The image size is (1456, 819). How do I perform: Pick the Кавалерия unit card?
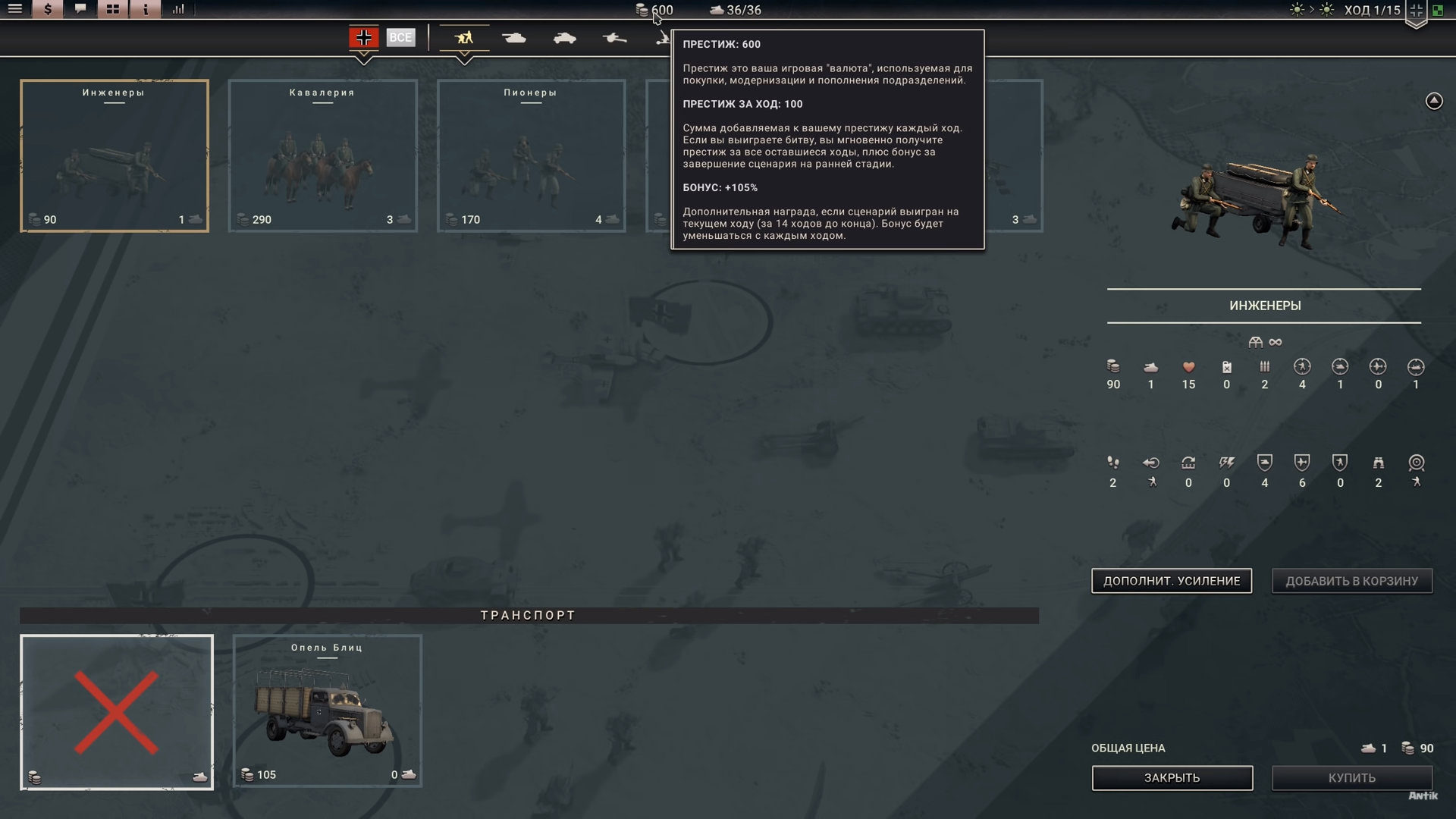pos(323,155)
